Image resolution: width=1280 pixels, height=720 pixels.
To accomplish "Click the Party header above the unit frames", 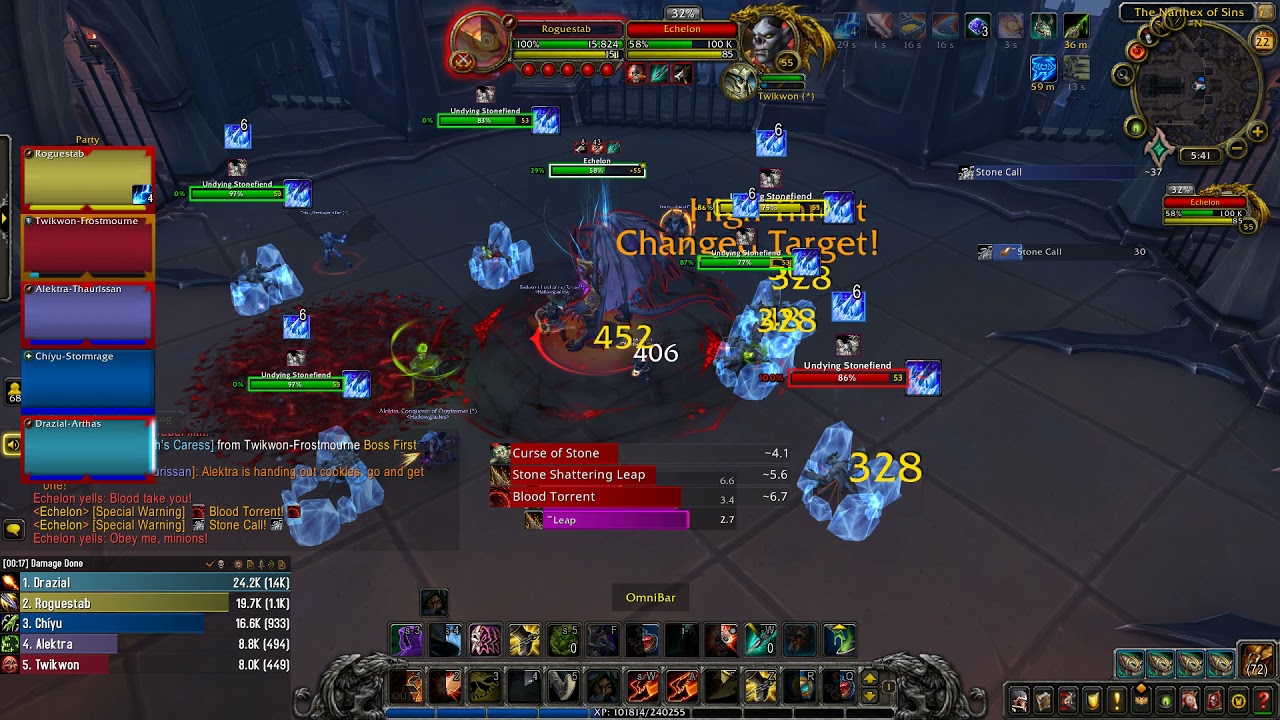I will pyautogui.click(x=86, y=140).
